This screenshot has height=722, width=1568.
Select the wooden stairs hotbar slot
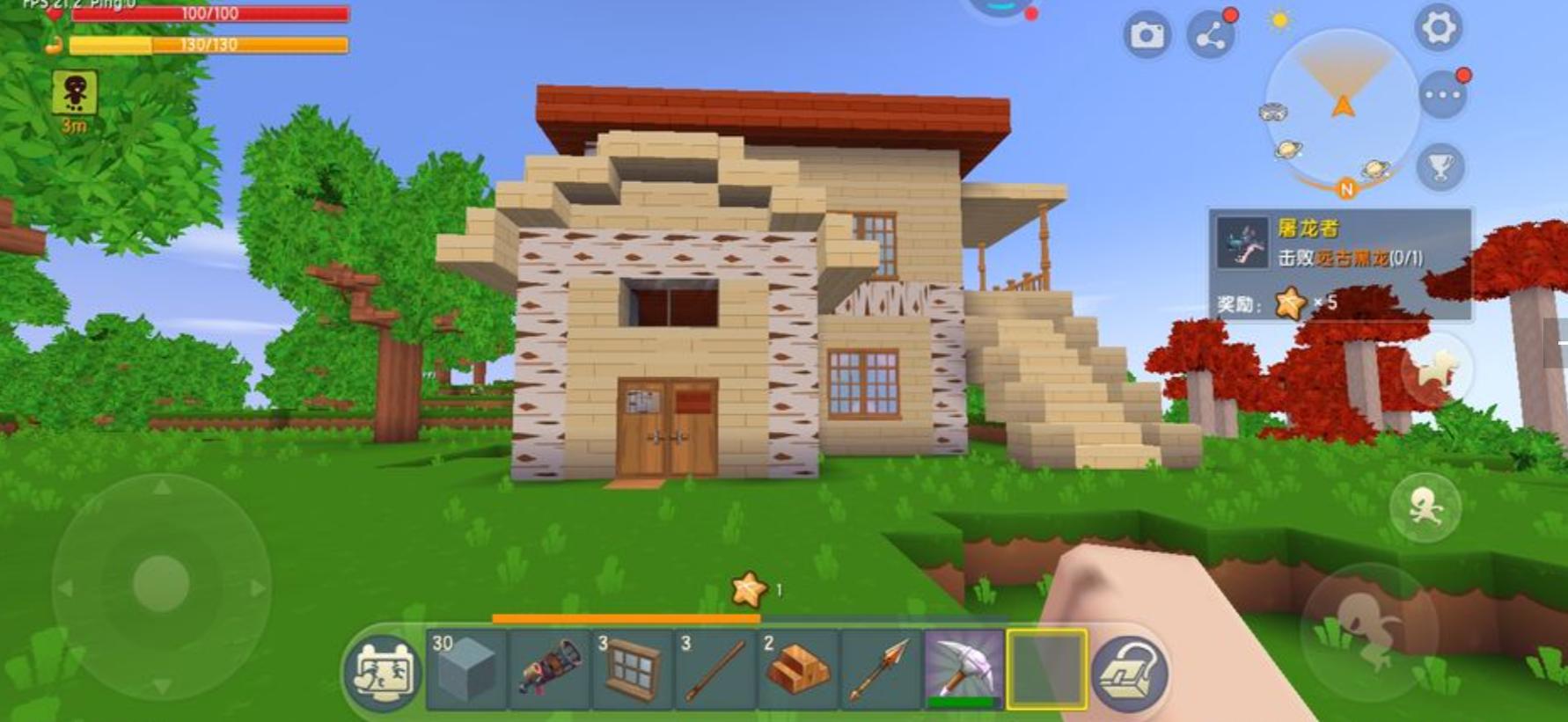click(x=797, y=669)
